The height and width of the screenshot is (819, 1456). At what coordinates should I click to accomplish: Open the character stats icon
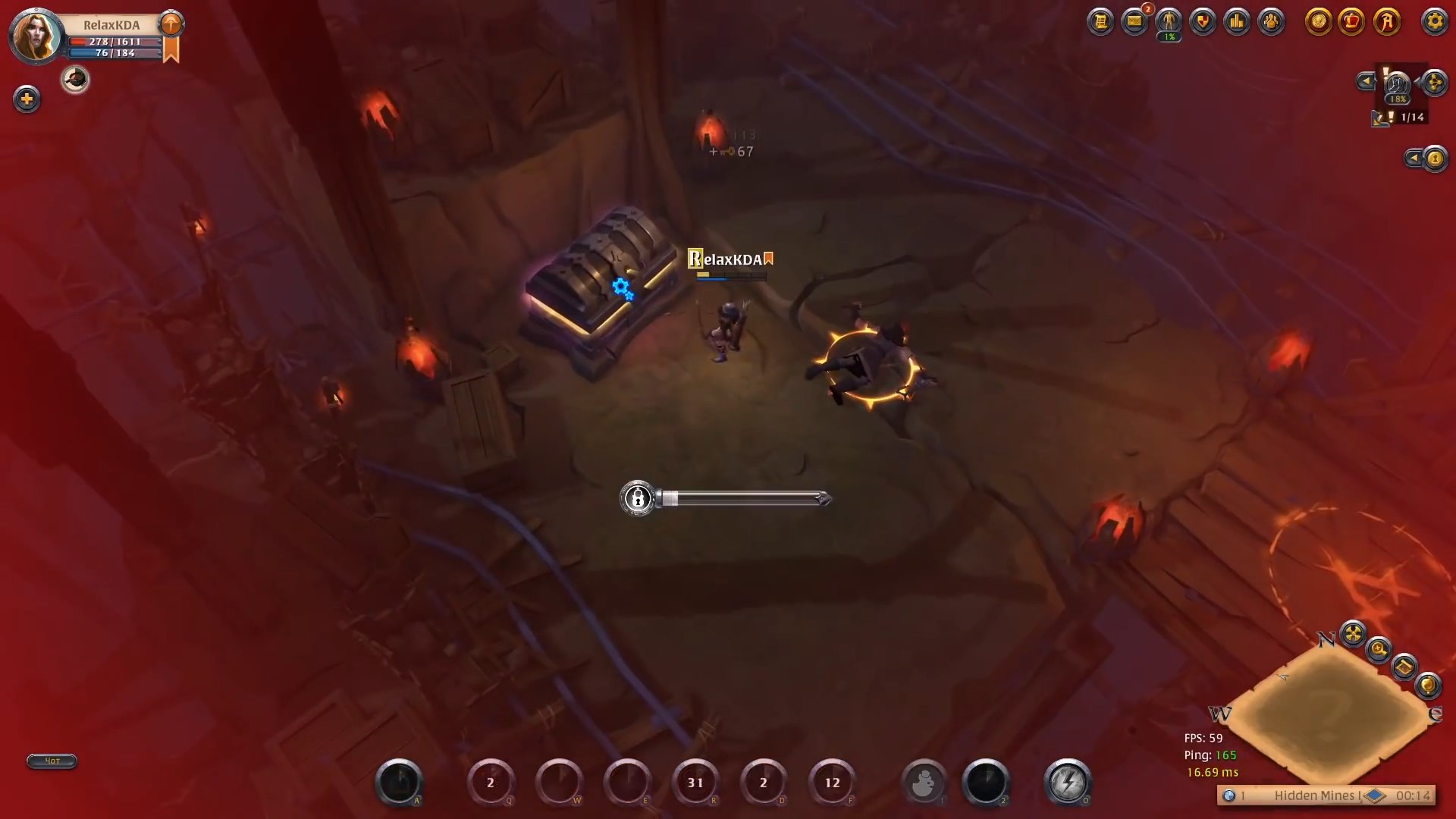point(1168,21)
